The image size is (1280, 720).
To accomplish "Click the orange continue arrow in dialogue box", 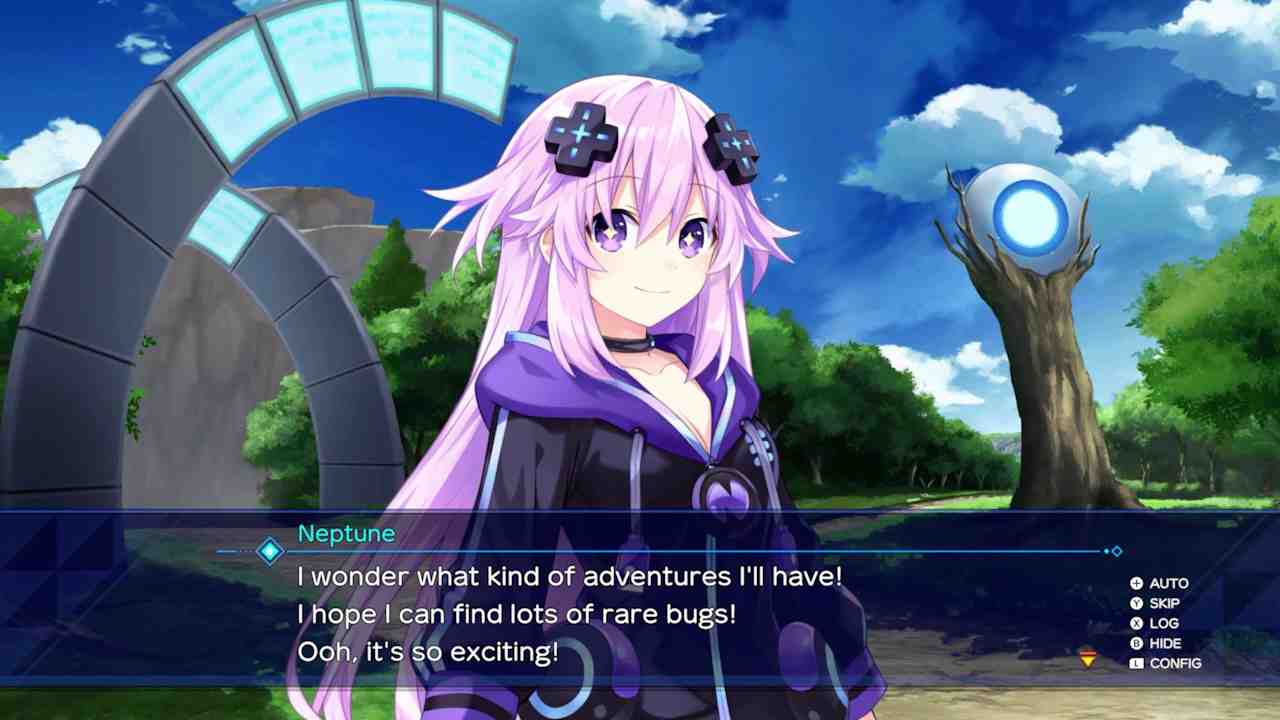I will click(x=1087, y=658).
